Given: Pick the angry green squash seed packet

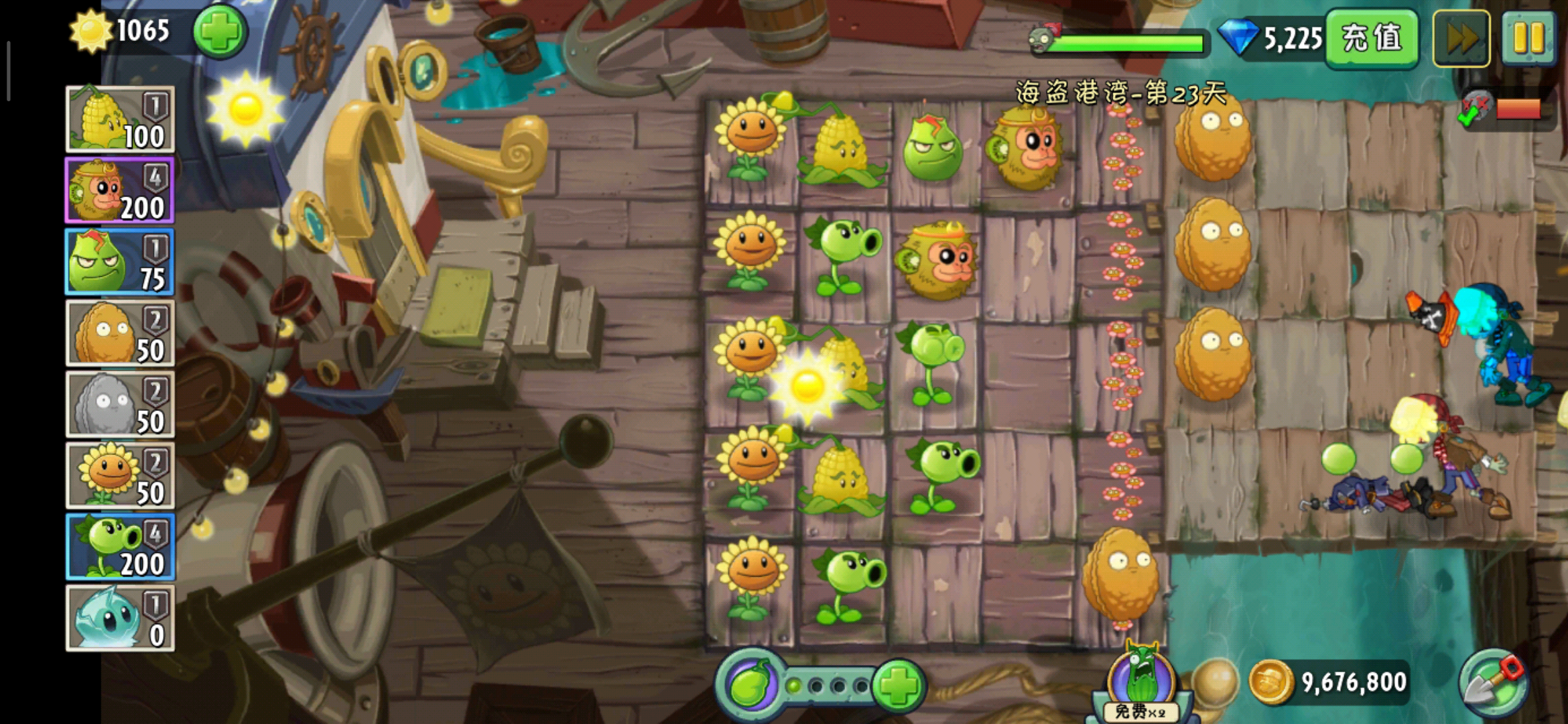Looking at the screenshot, I should [x=120, y=262].
